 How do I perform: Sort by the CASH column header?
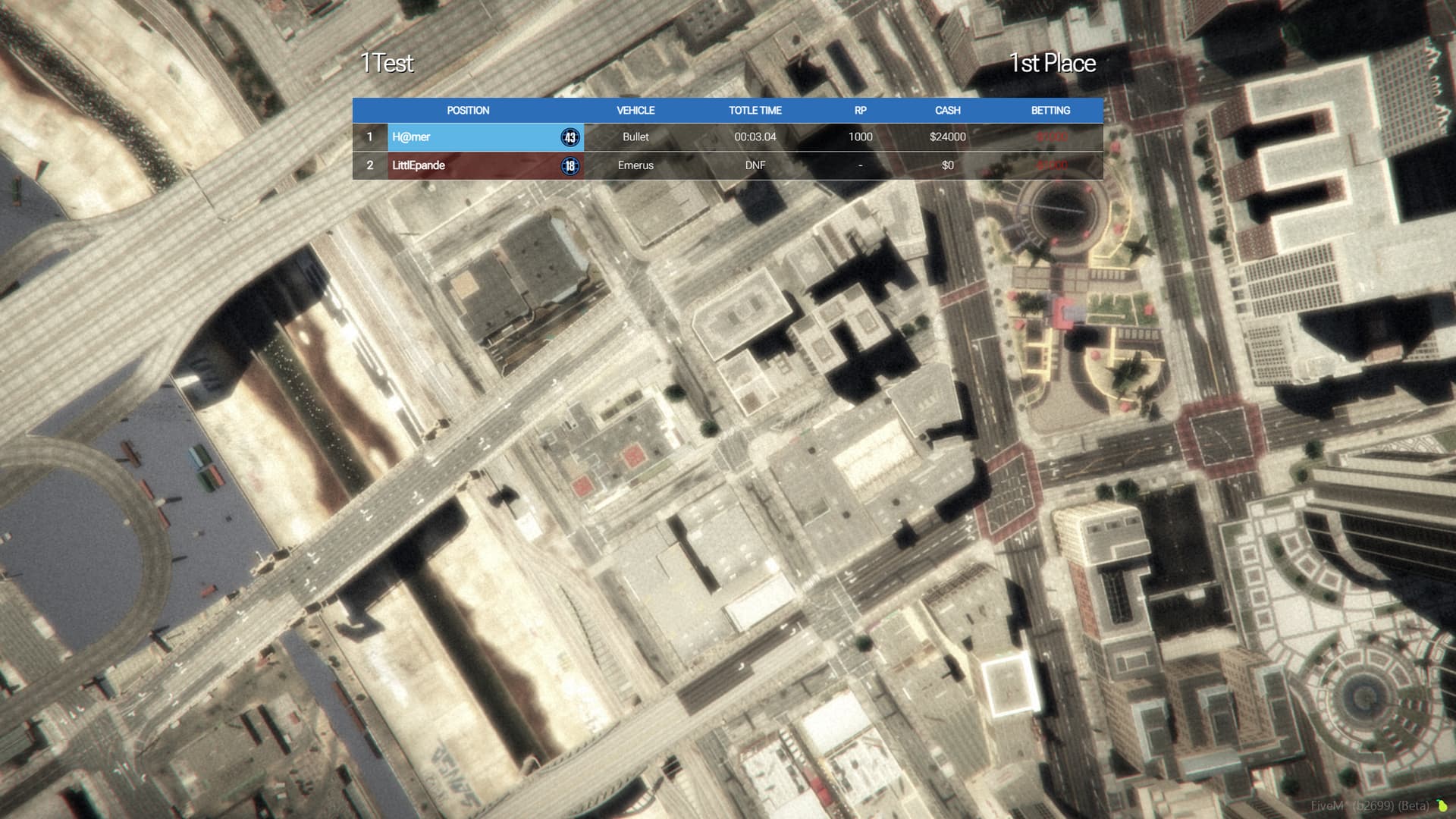(947, 110)
